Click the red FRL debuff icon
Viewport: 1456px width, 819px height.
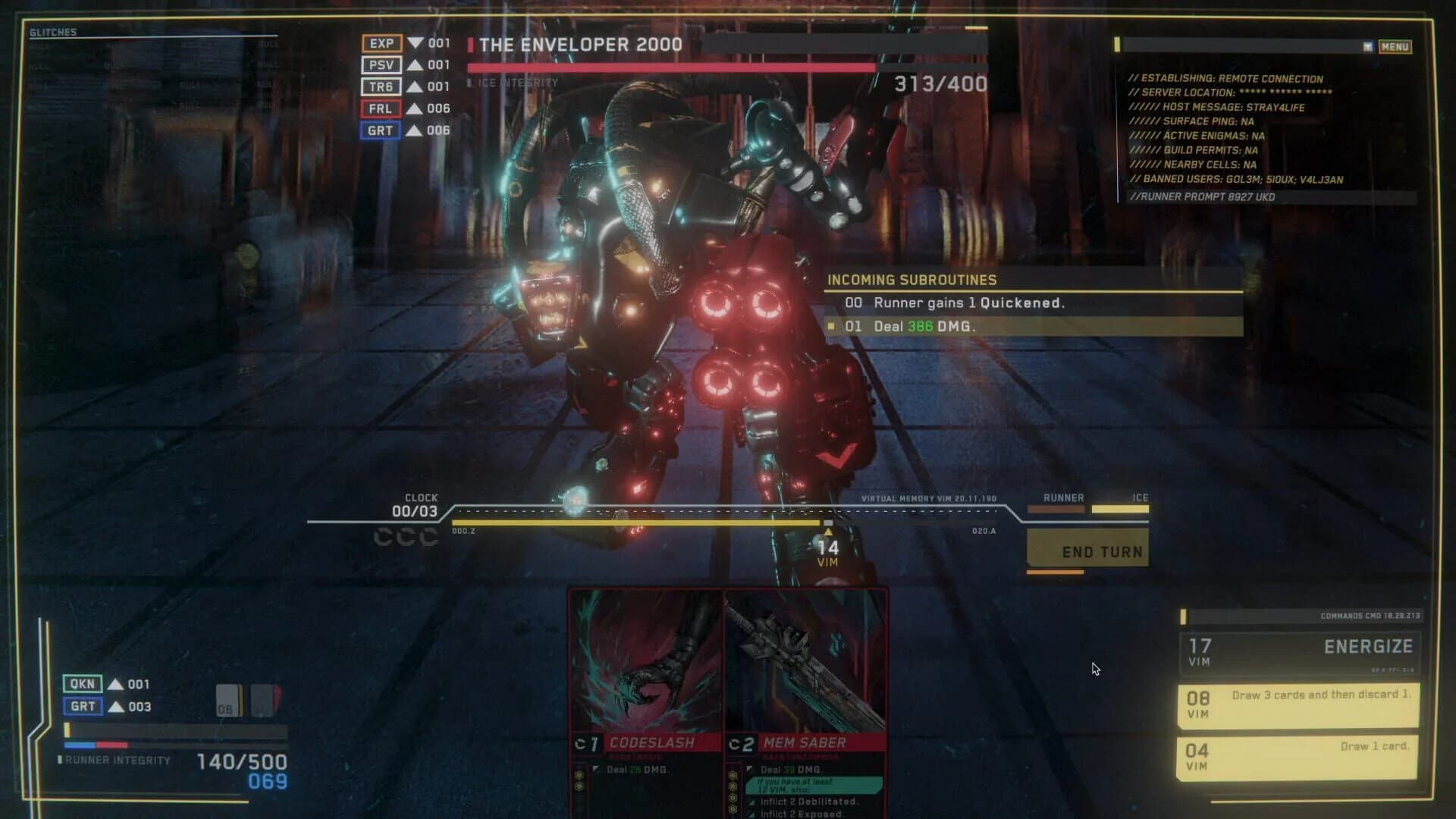click(x=381, y=108)
